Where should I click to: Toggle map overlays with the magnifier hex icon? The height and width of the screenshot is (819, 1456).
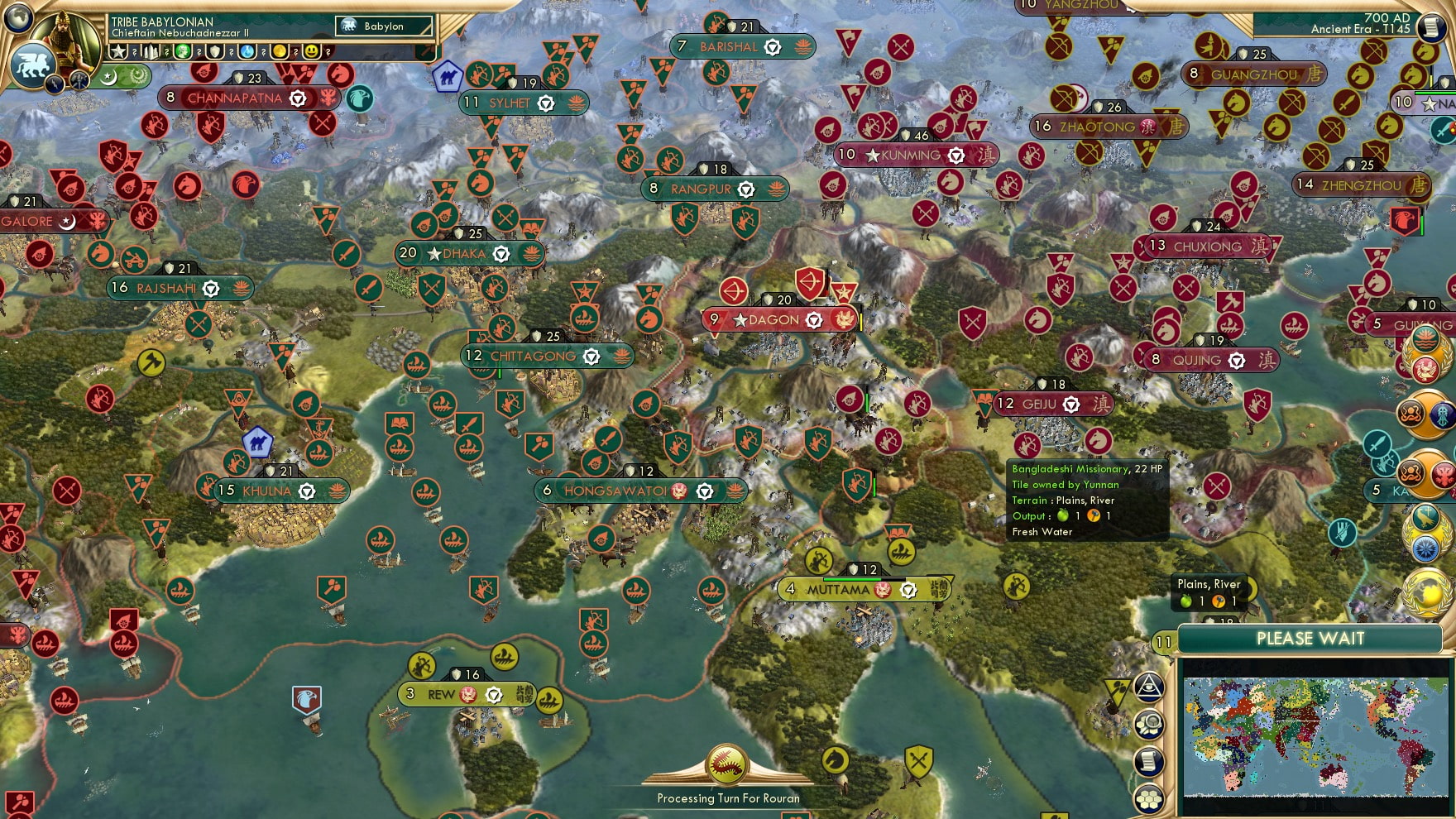[1150, 725]
